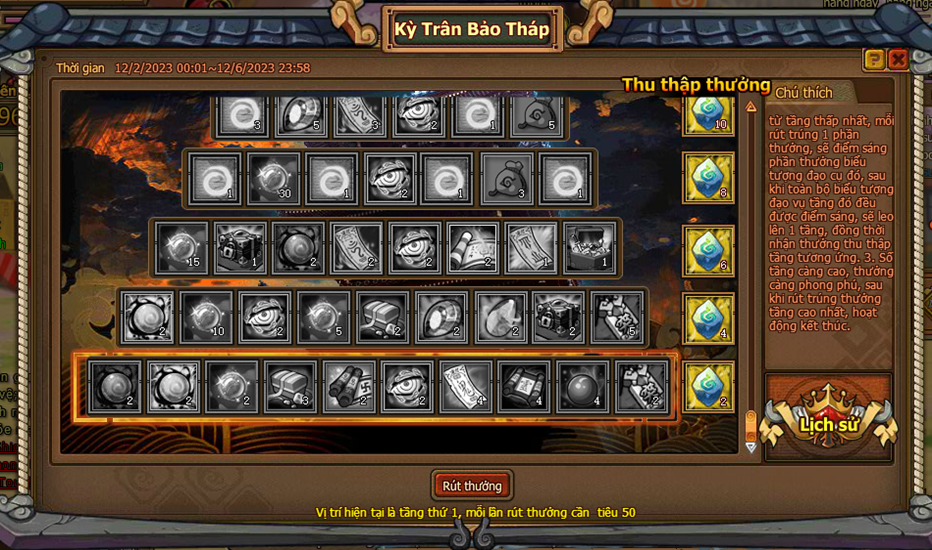Pick the collection reward gem marked 2
The height and width of the screenshot is (550, 932).
pos(709,386)
